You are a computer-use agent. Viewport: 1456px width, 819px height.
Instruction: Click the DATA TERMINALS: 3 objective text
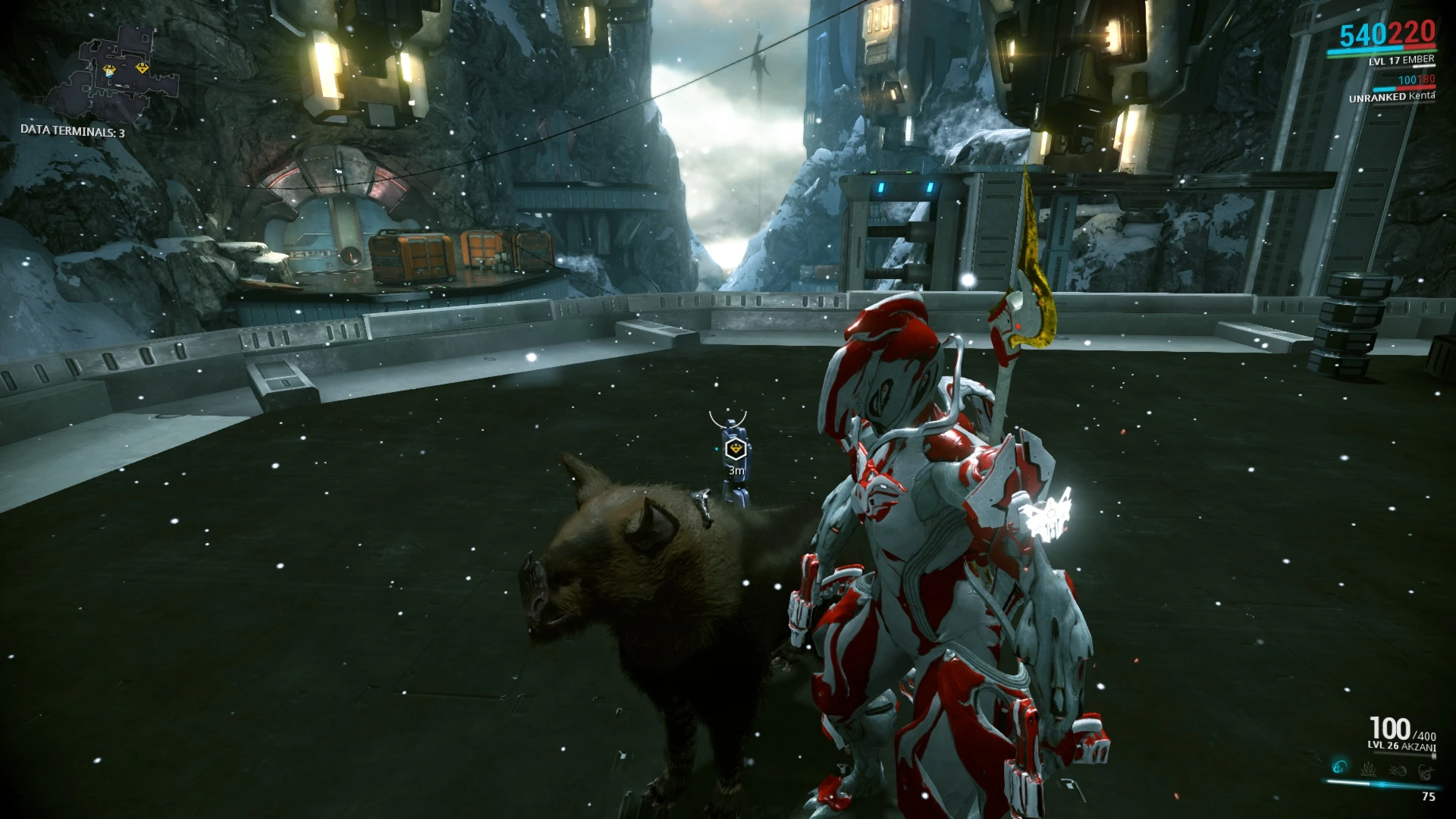72,130
